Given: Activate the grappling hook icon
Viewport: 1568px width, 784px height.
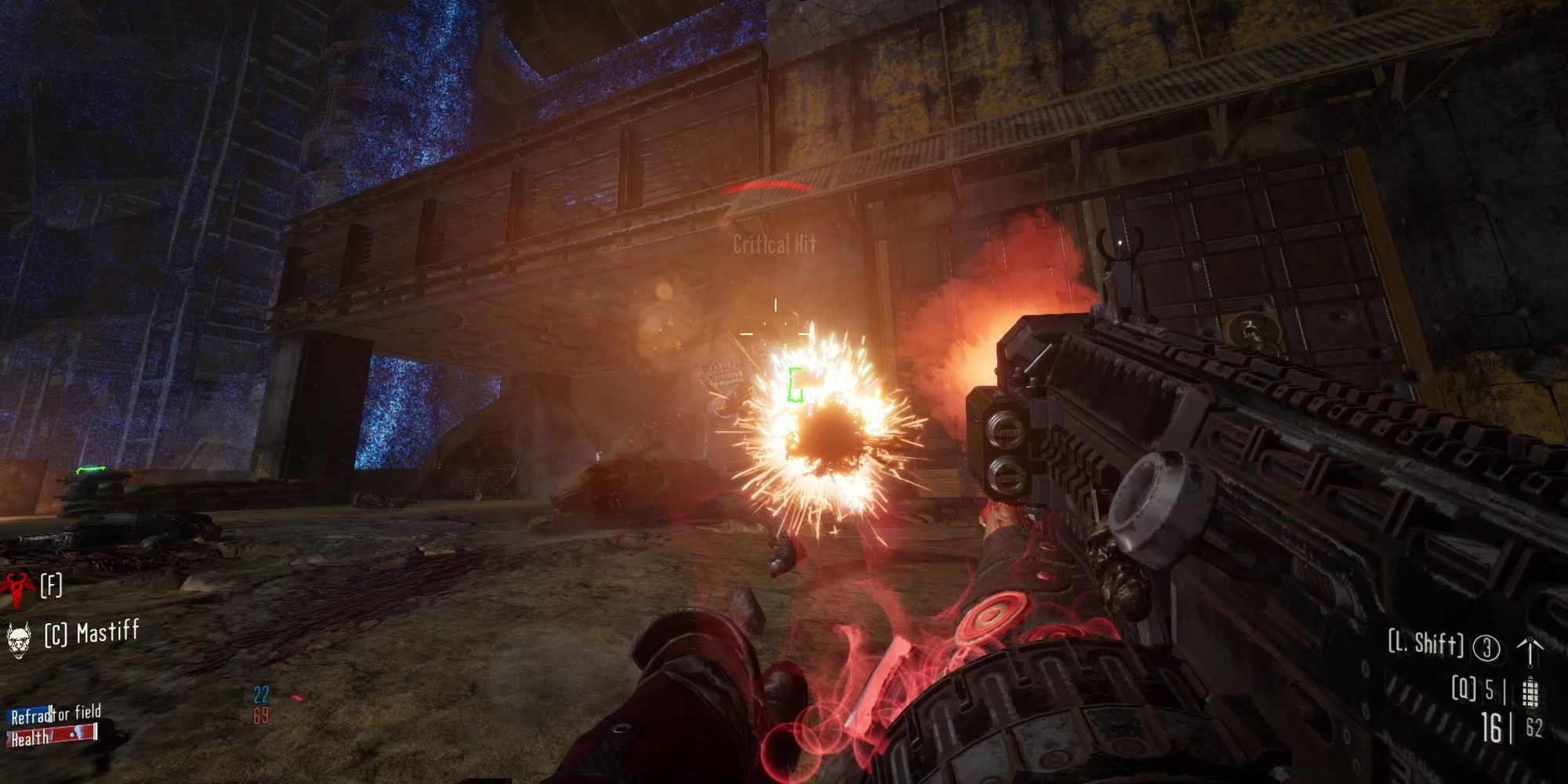Looking at the screenshot, I should tap(1529, 651).
